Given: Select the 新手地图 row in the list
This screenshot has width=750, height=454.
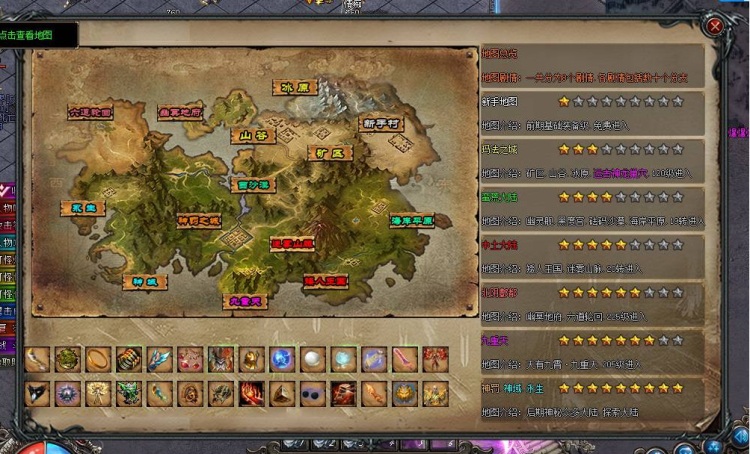Looking at the screenshot, I should (x=500, y=102).
